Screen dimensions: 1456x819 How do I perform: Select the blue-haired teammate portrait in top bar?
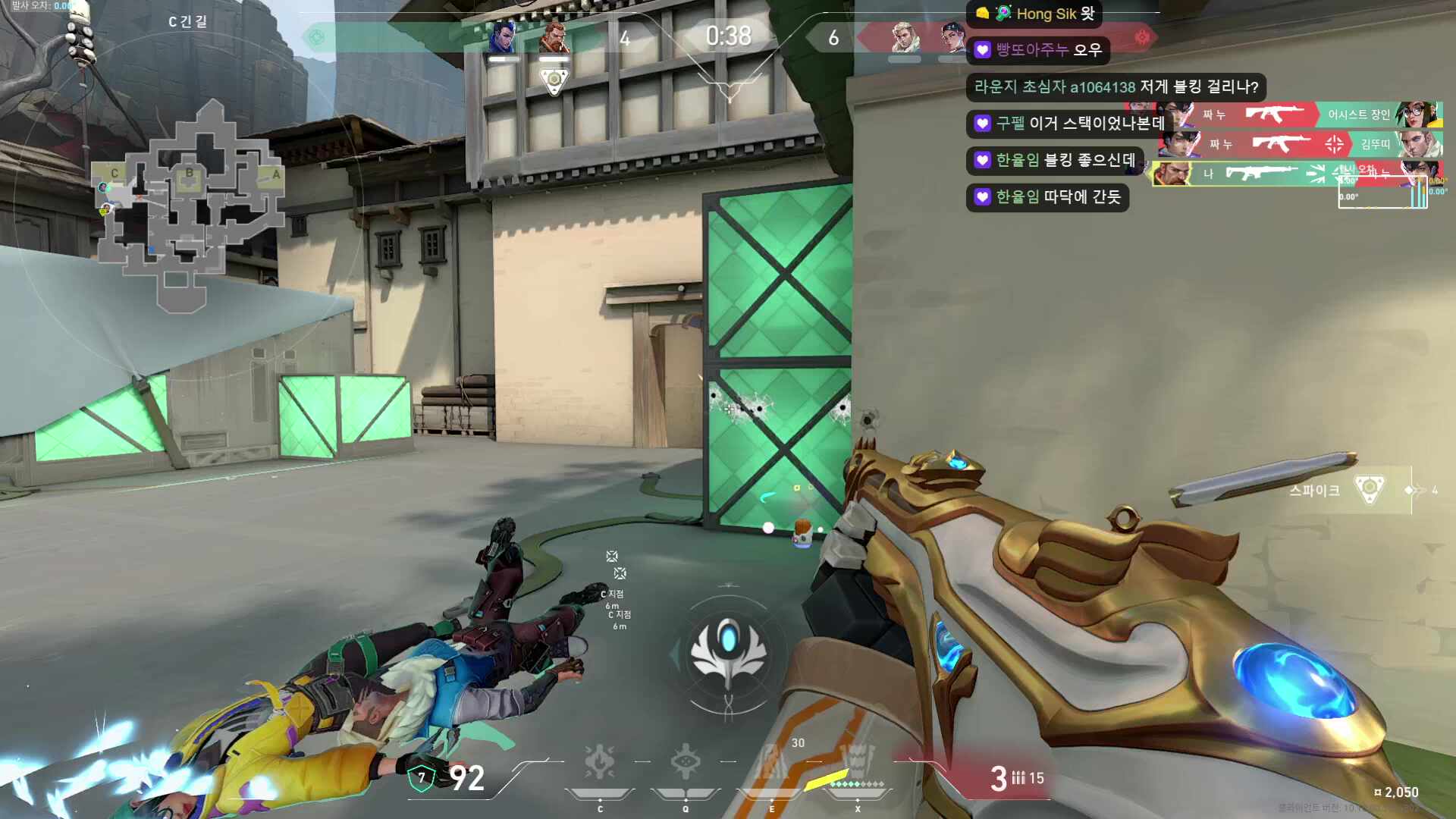503,38
